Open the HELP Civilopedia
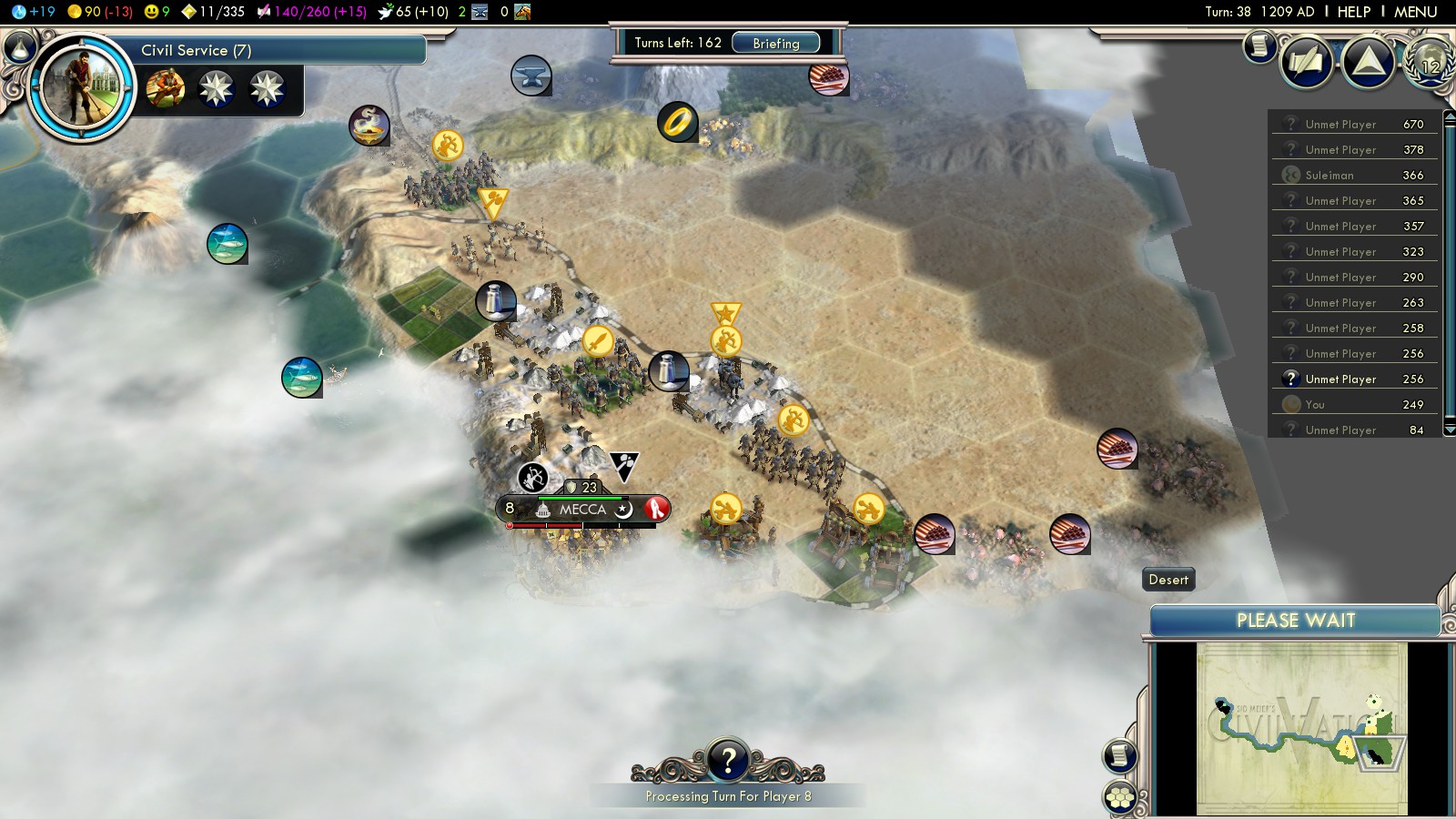This screenshot has height=819, width=1456. pyautogui.click(x=1353, y=12)
